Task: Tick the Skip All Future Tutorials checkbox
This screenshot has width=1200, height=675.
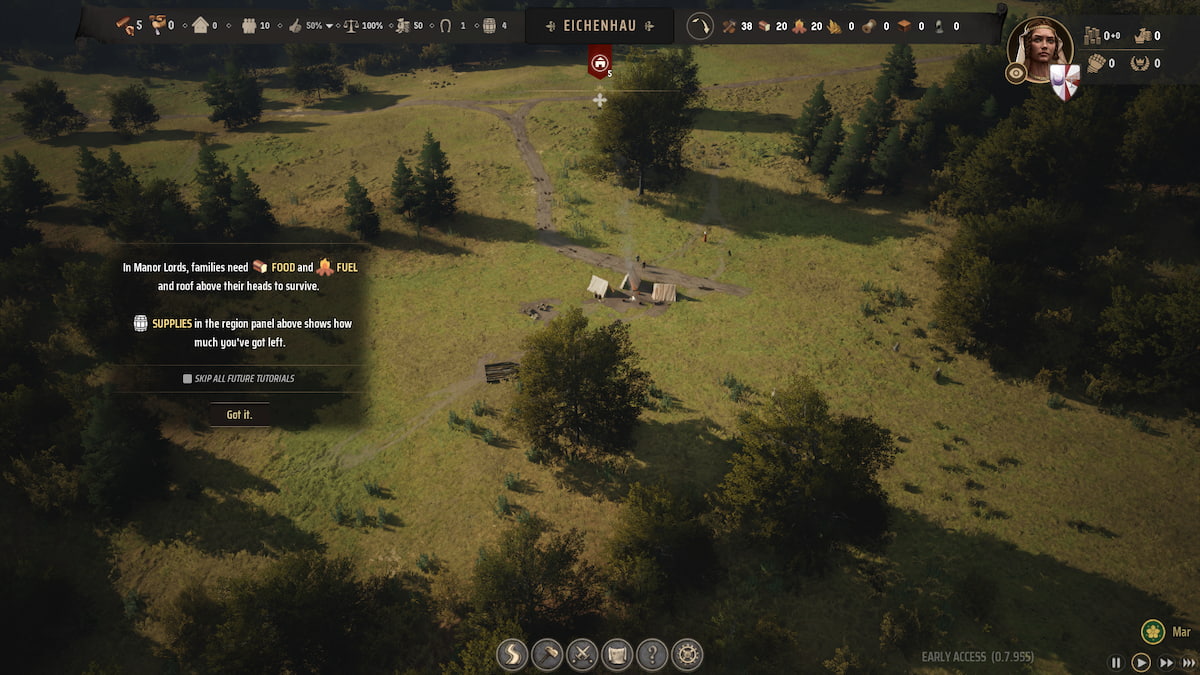Action: (x=187, y=379)
